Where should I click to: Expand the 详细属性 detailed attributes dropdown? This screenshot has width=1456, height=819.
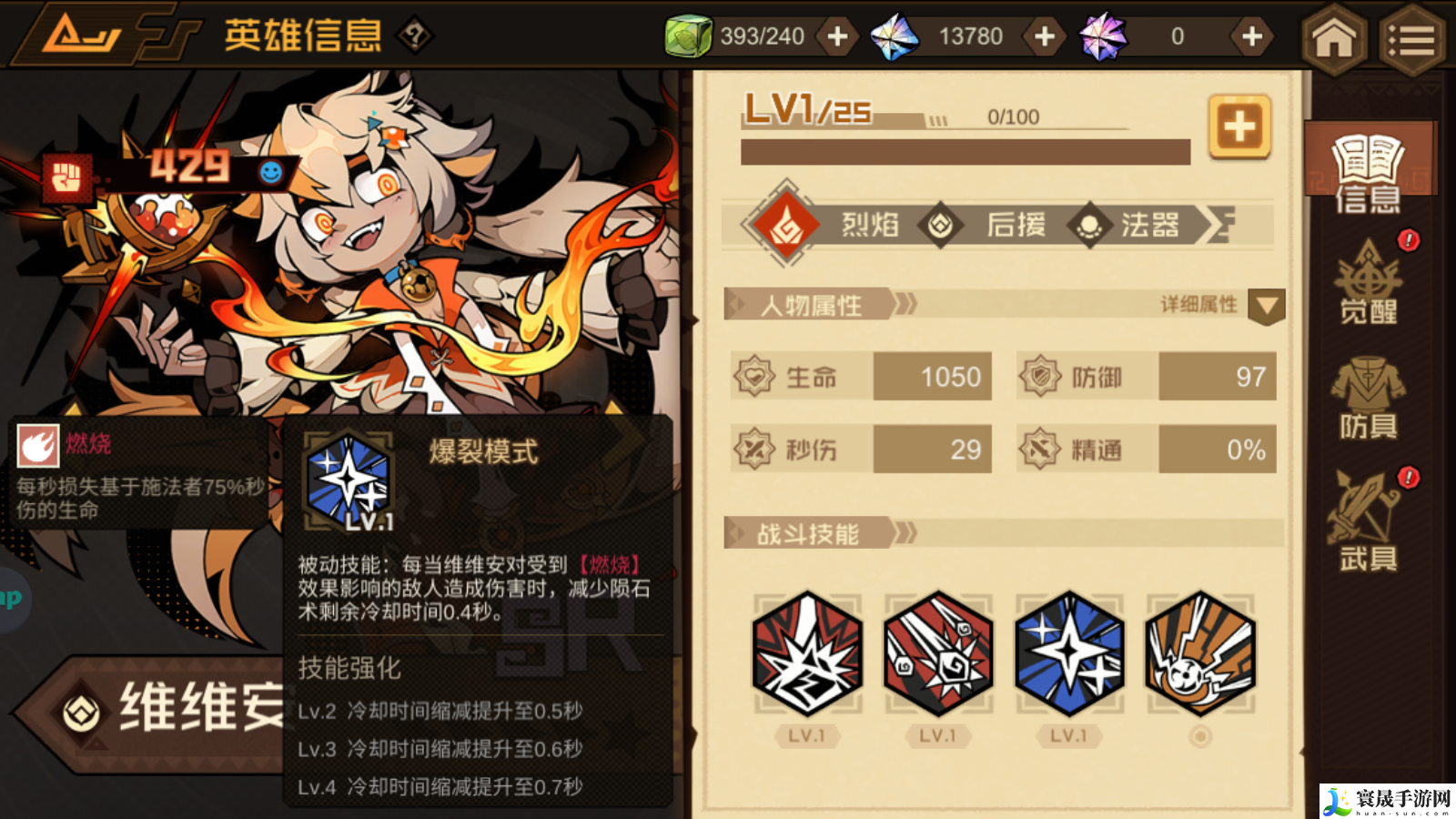1266,308
